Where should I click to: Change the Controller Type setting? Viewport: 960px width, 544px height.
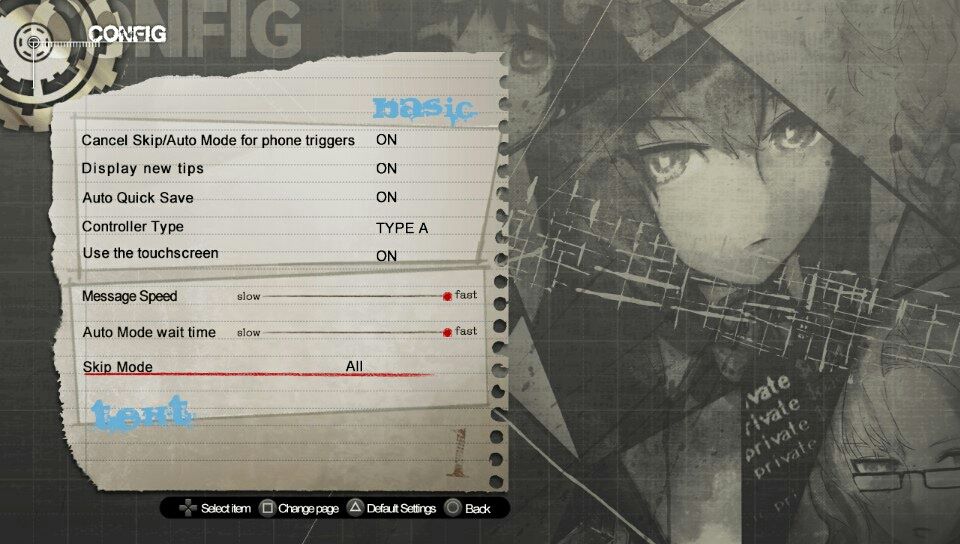[401, 228]
